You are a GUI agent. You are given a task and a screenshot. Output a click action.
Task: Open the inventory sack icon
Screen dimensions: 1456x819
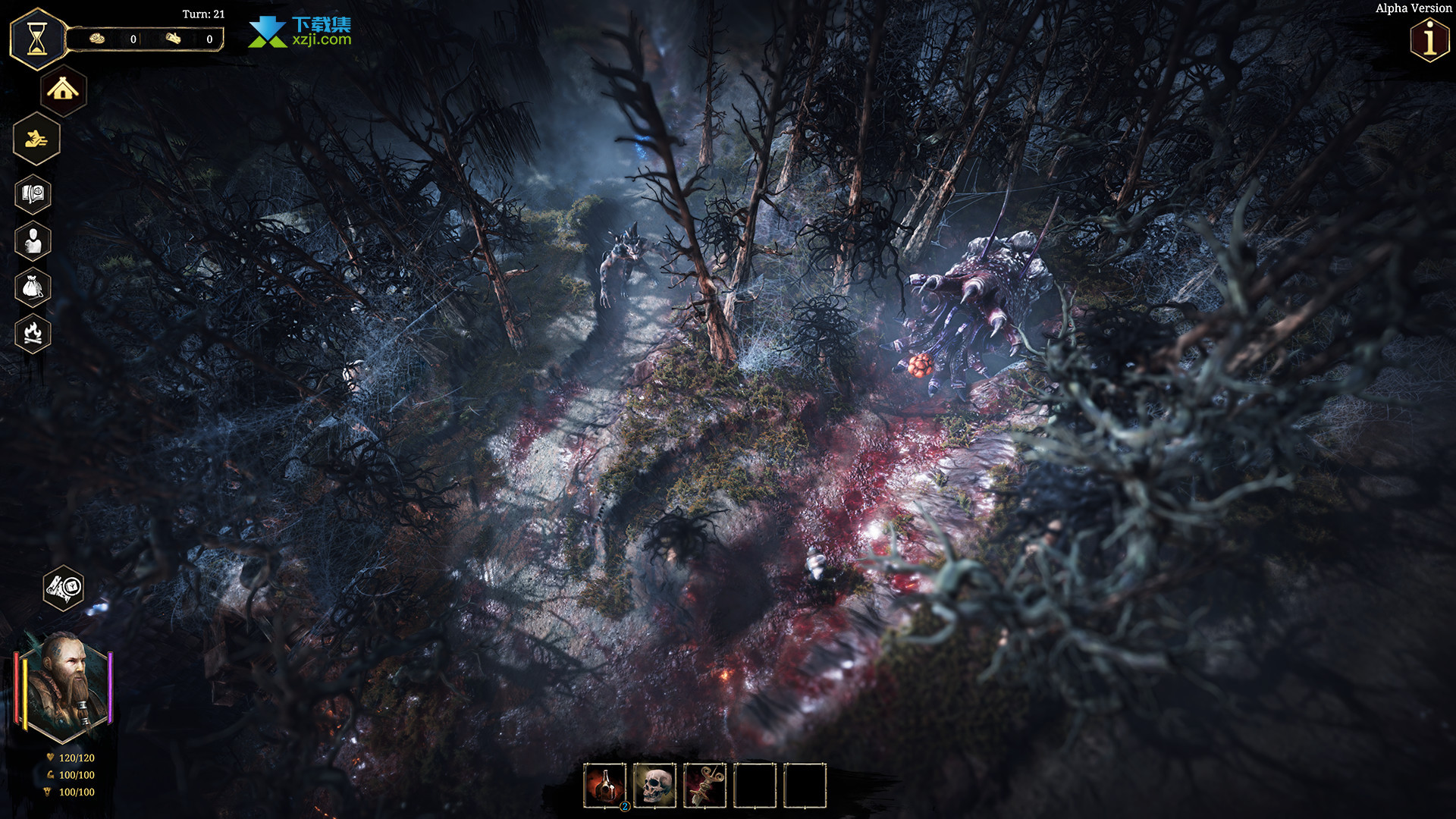pos(33,287)
